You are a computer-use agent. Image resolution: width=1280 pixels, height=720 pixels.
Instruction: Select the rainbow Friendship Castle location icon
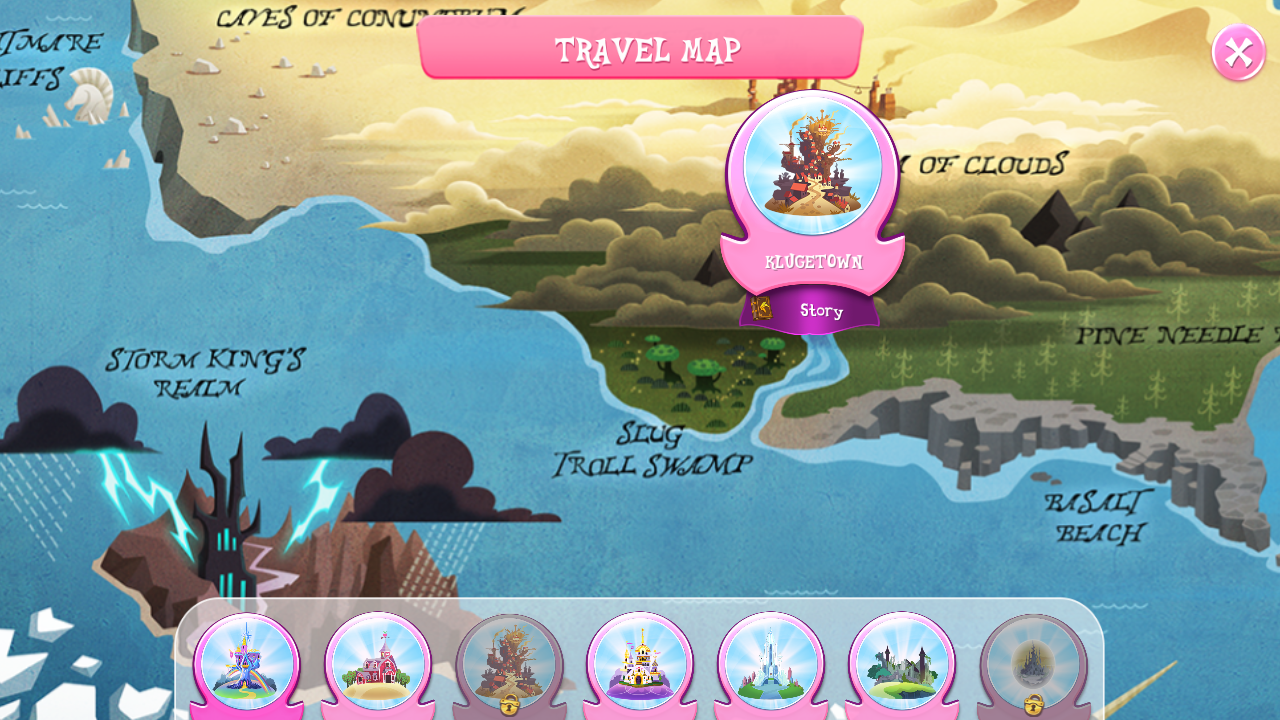(x=248, y=660)
